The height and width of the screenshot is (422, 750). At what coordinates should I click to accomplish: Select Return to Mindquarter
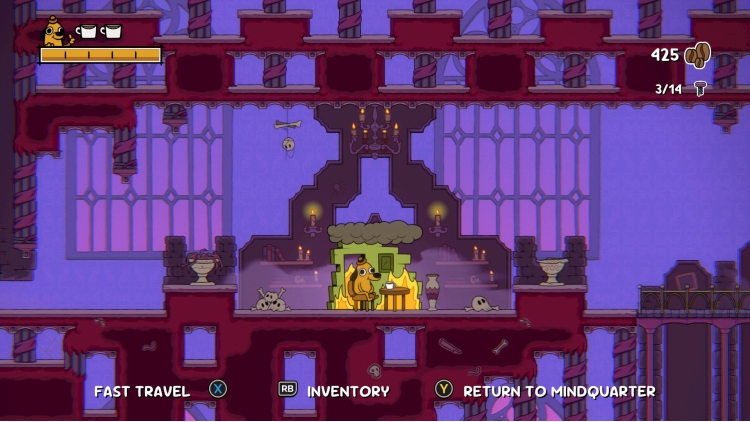[558, 391]
